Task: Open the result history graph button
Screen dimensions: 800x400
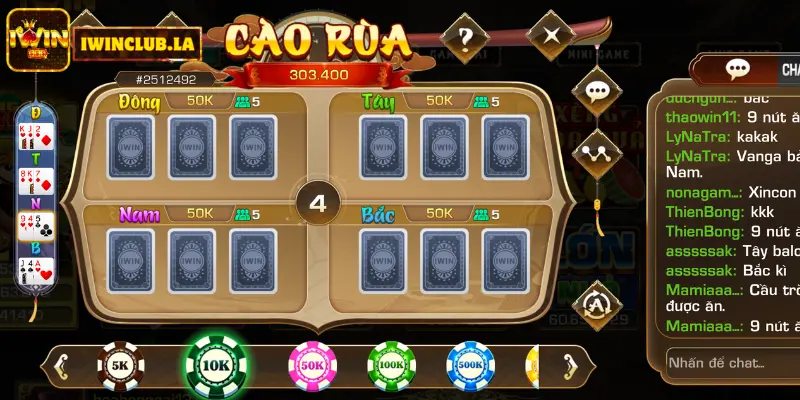Action: point(597,153)
